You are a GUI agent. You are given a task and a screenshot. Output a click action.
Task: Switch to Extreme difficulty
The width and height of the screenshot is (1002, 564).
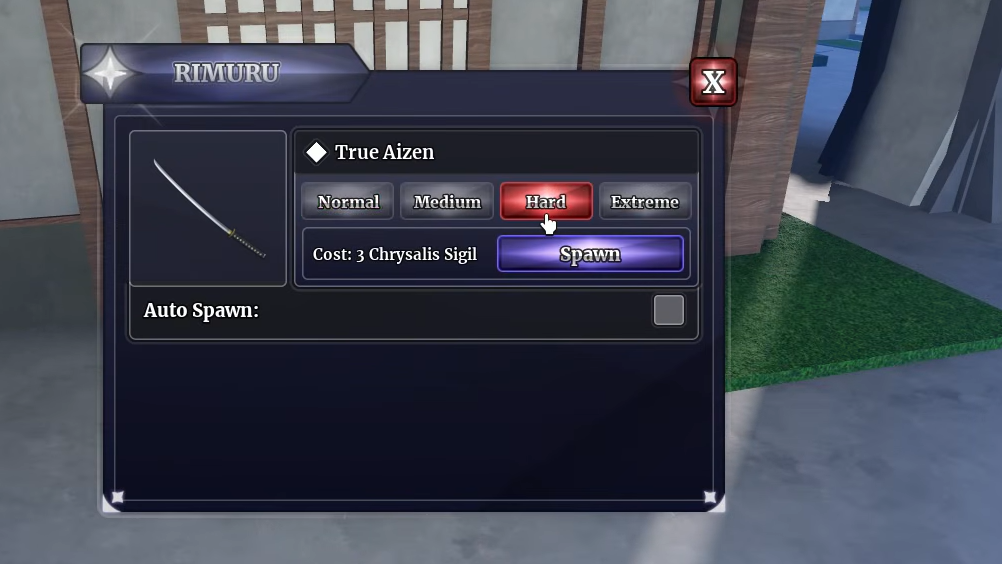(644, 202)
